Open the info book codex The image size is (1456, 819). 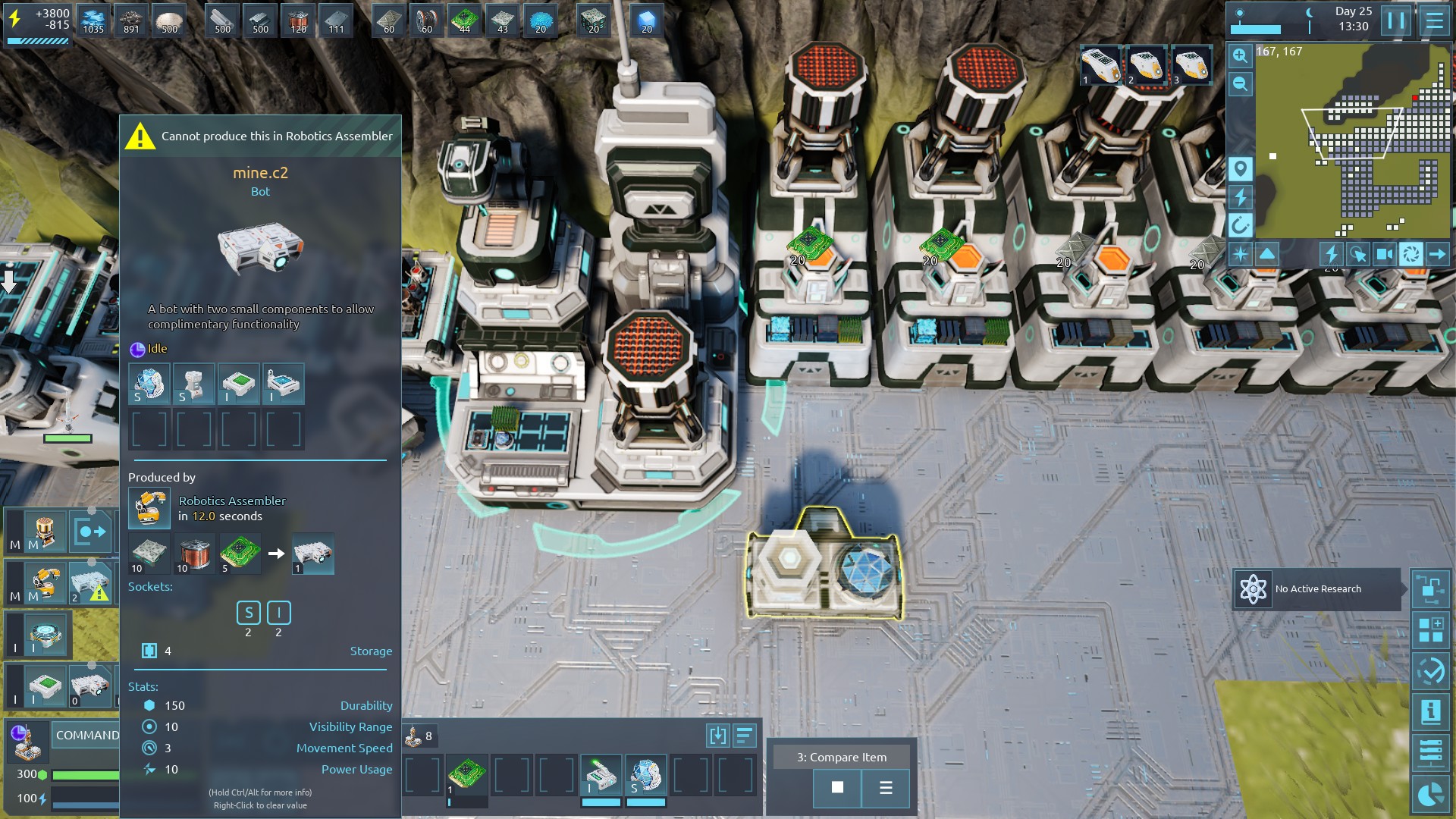click(1430, 711)
